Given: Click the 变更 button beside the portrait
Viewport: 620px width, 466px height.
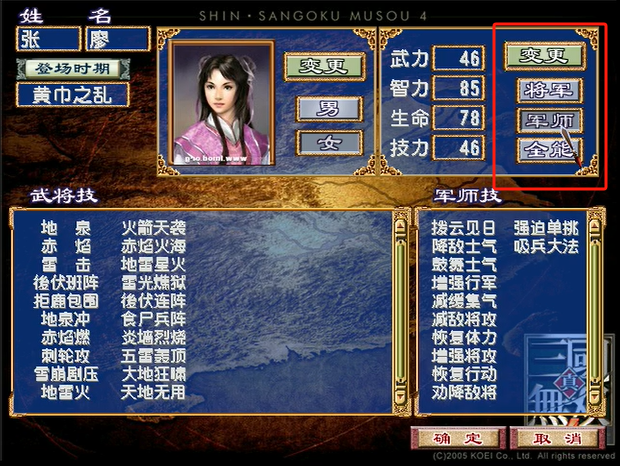Looking at the screenshot, I should (x=321, y=66).
